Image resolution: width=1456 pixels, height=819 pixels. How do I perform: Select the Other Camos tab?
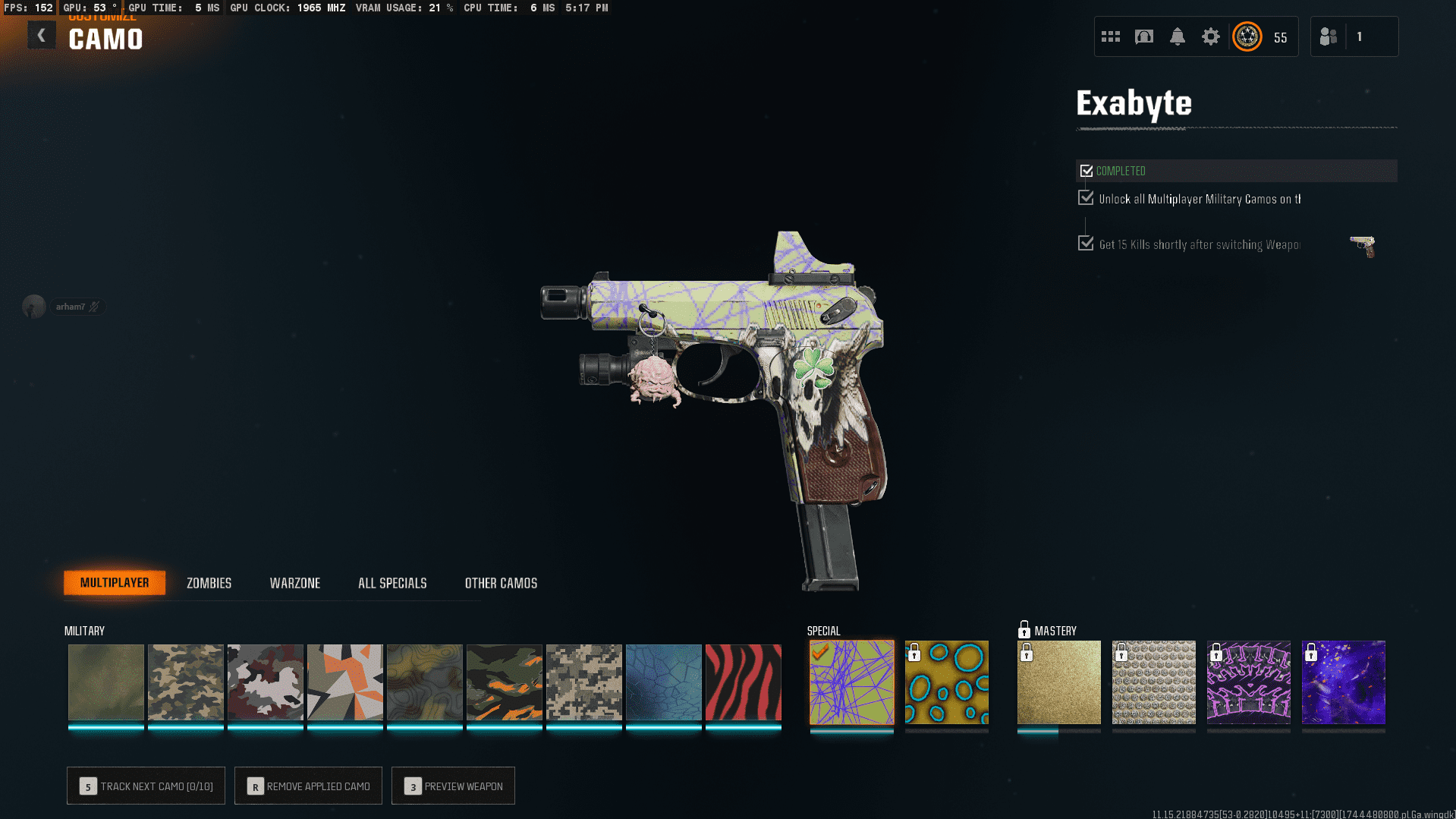pyautogui.click(x=501, y=583)
